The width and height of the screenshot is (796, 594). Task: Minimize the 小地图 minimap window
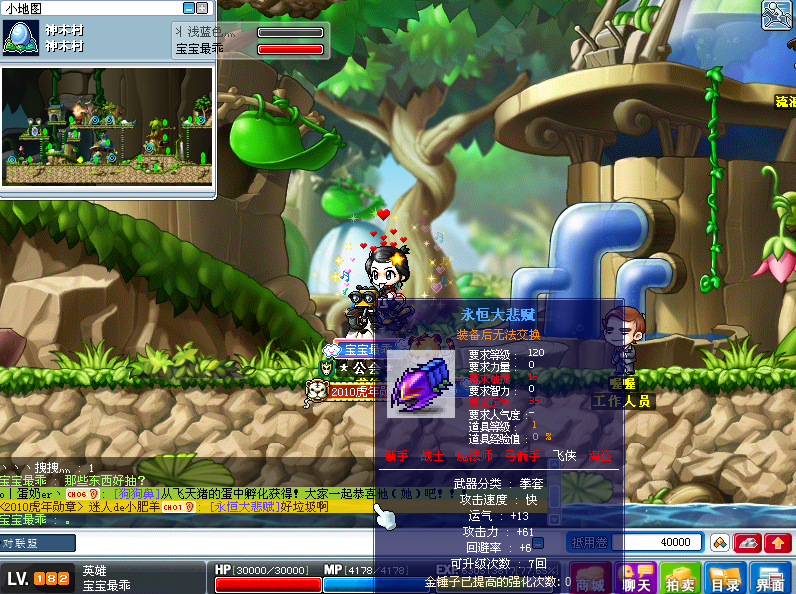pos(190,8)
